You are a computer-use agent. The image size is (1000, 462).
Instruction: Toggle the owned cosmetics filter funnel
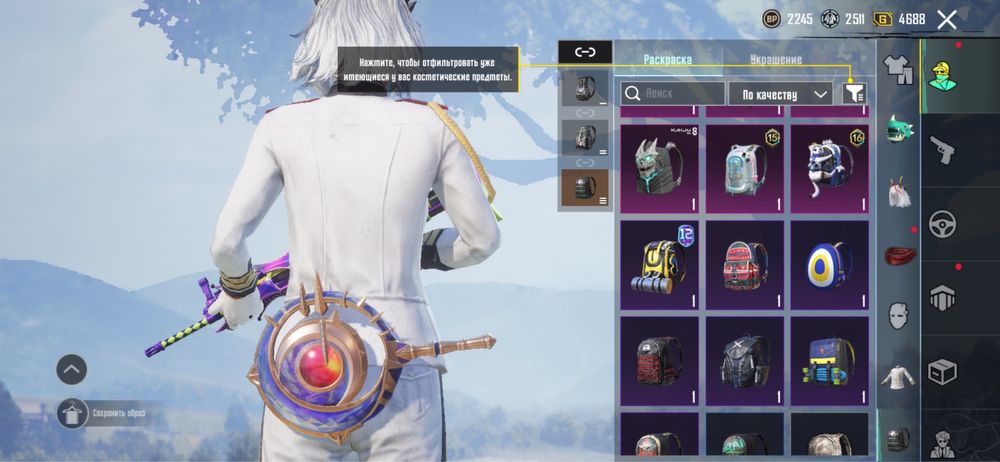pyautogui.click(x=854, y=93)
